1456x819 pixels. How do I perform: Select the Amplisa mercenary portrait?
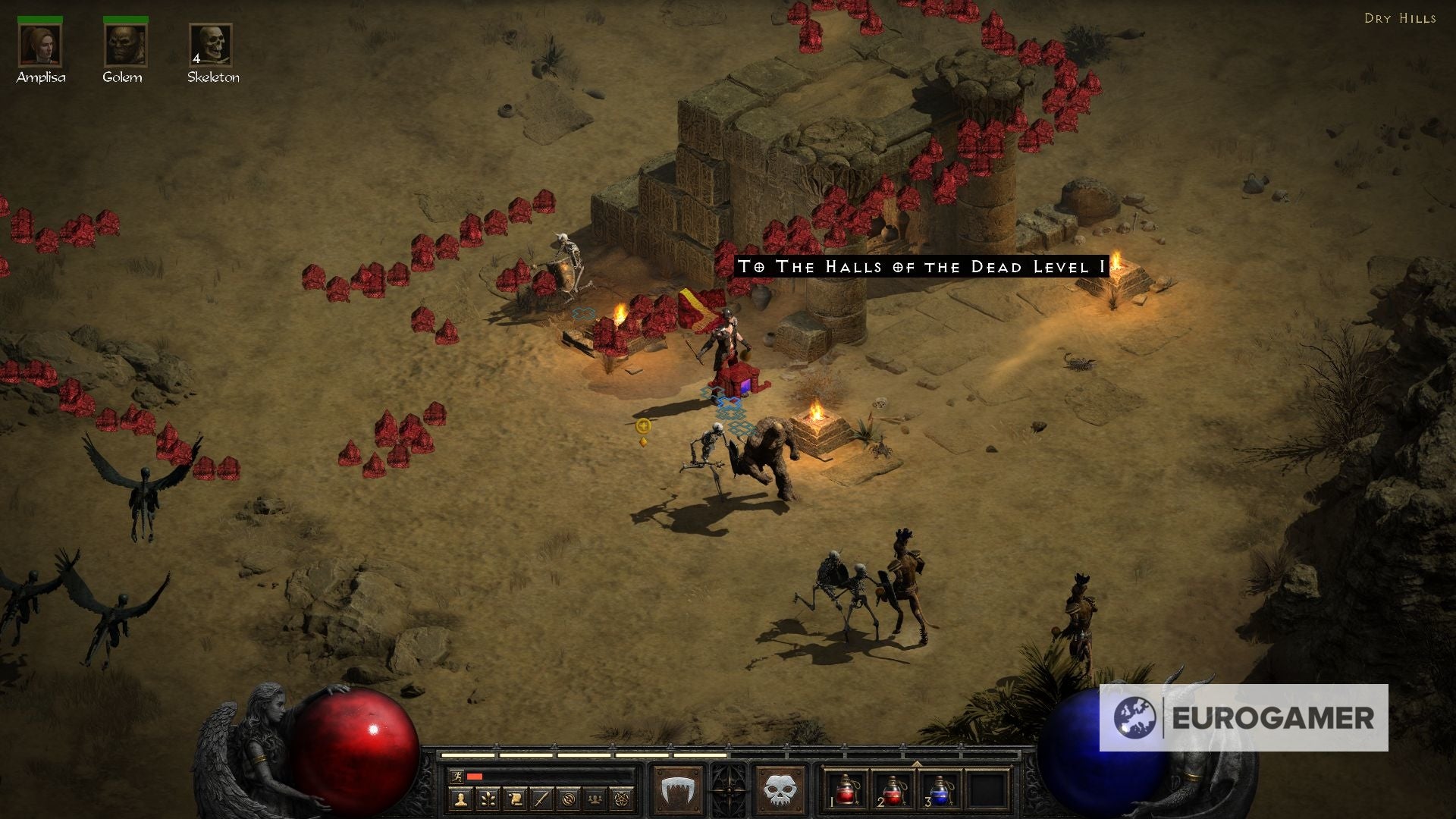point(40,45)
